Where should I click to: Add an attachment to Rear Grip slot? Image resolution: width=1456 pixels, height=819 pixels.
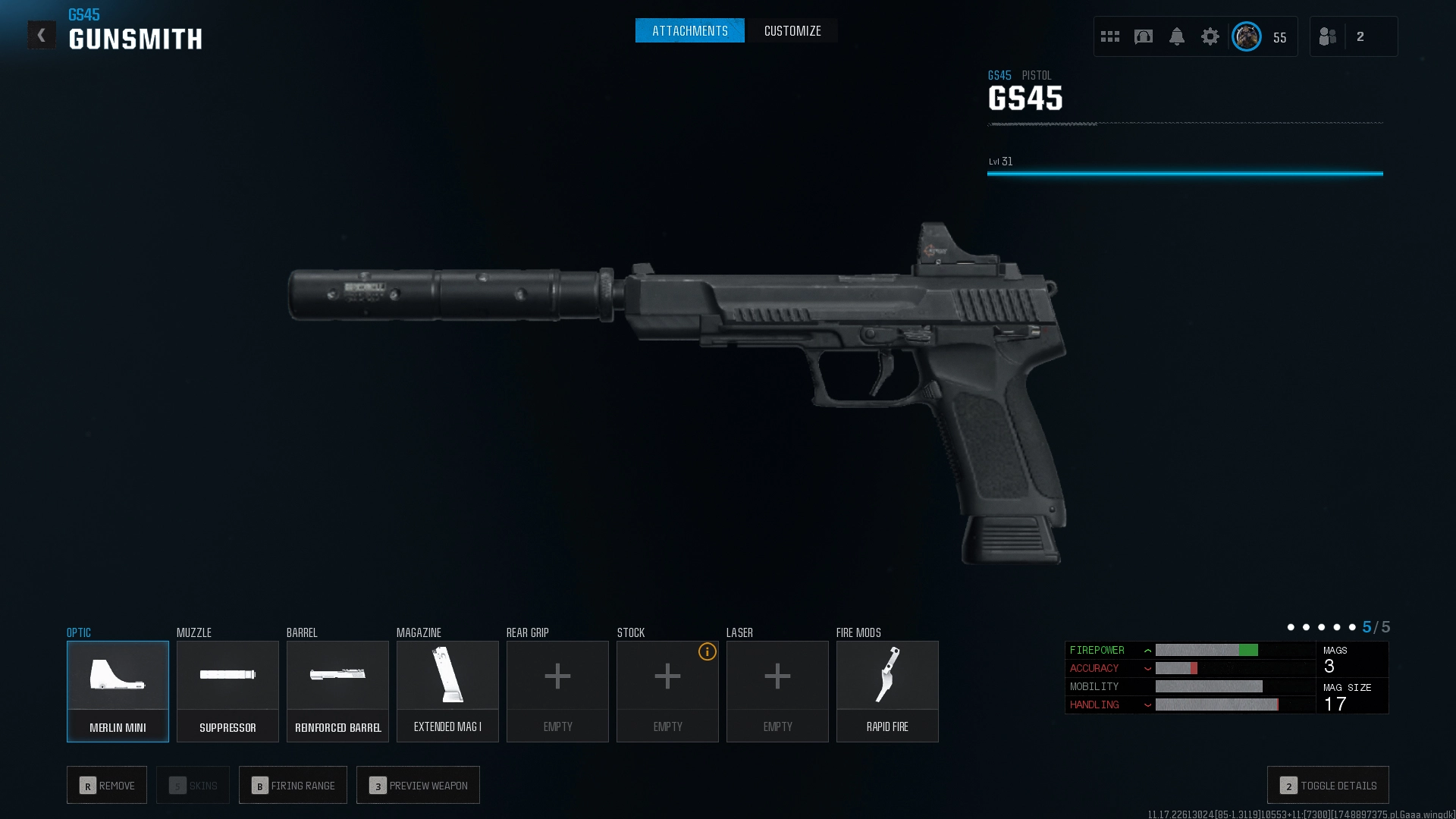click(557, 691)
